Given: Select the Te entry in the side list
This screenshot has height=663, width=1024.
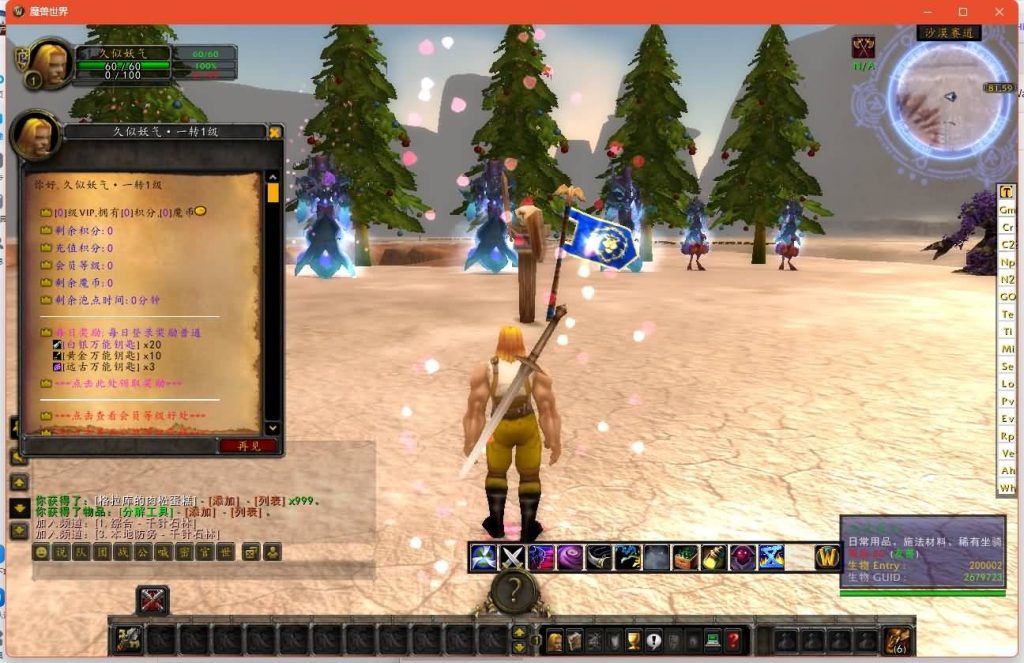Looking at the screenshot, I should [1007, 315].
